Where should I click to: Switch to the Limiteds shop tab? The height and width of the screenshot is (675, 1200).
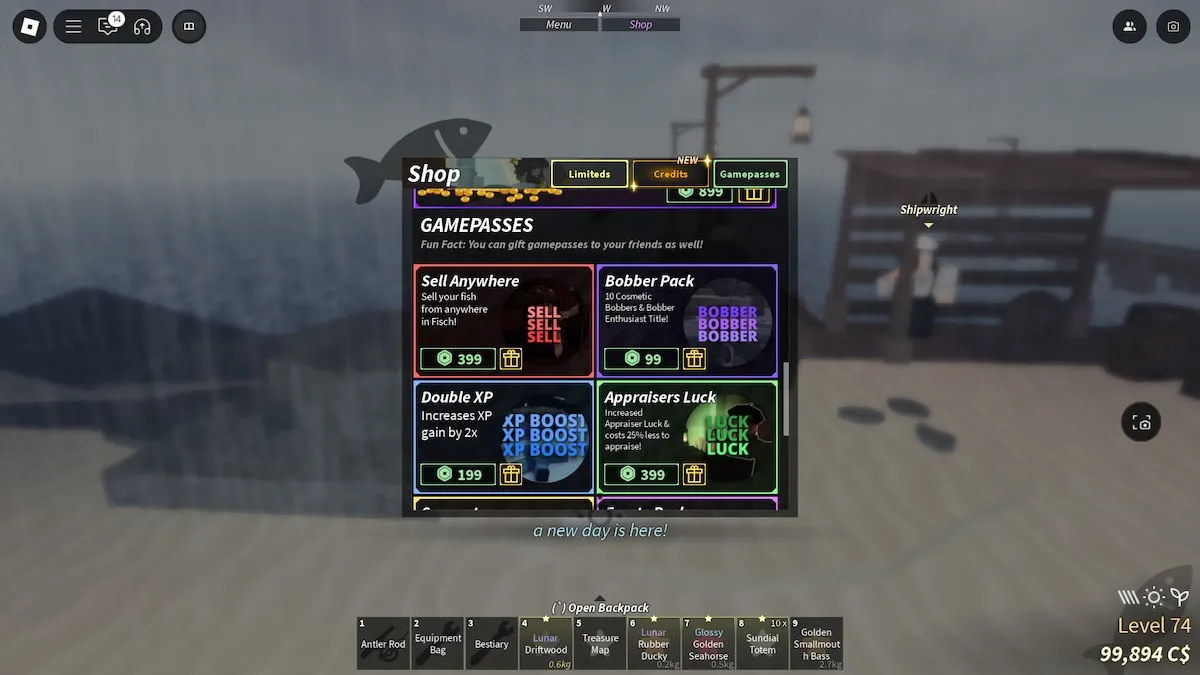point(589,174)
